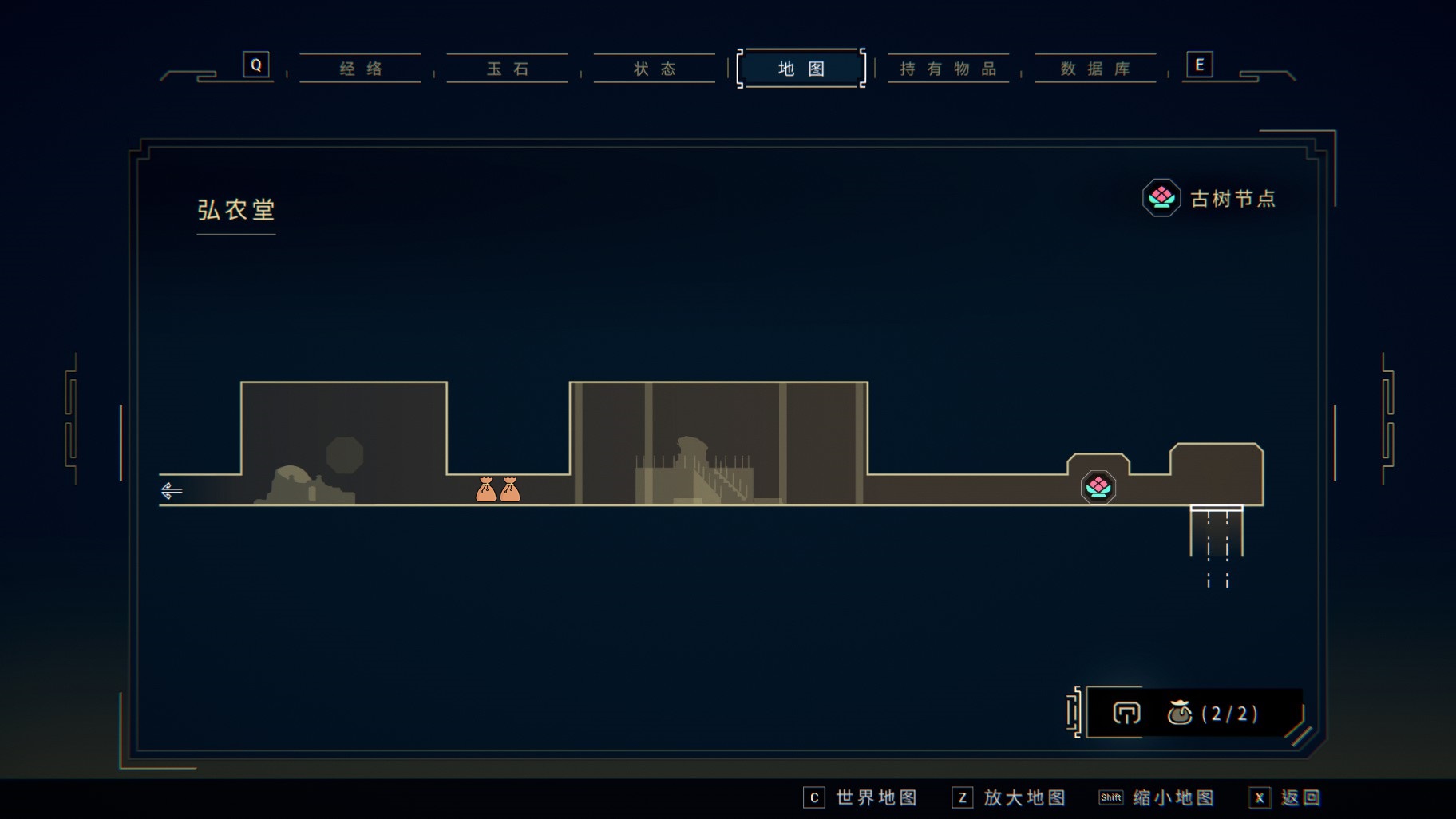Image resolution: width=1456 pixels, height=819 pixels.
Task: Click the left exit arrow on the map
Action: 172,490
